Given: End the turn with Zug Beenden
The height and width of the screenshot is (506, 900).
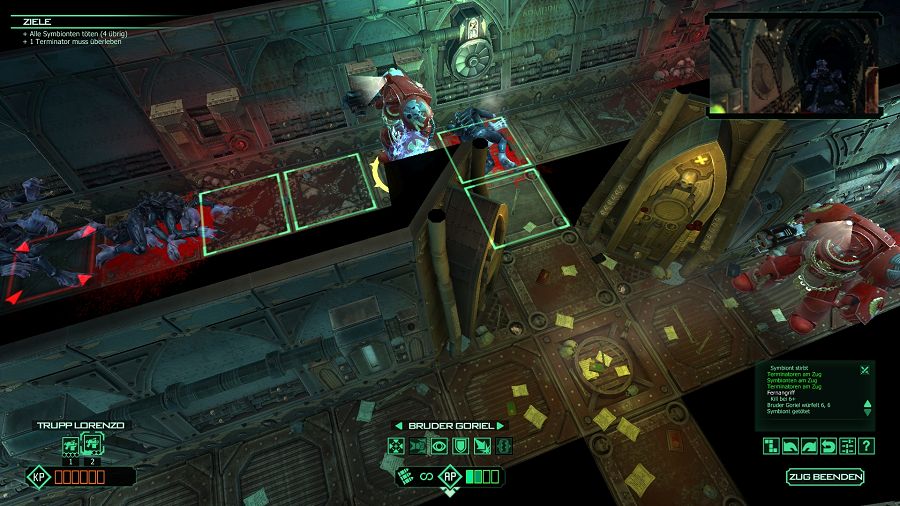Looking at the screenshot, I should (825, 477).
